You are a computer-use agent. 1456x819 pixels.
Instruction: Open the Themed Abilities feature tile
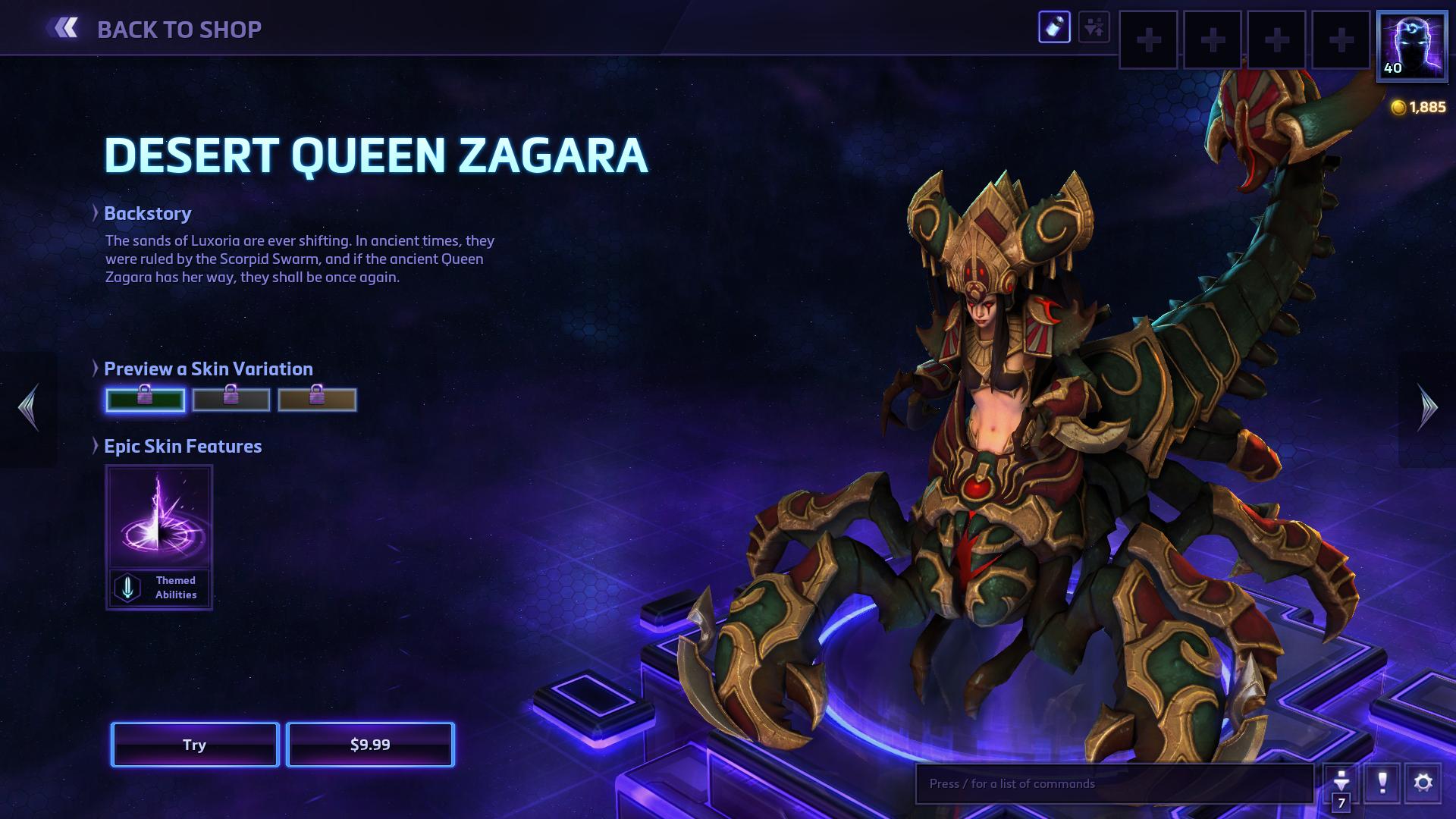click(159, 538)
